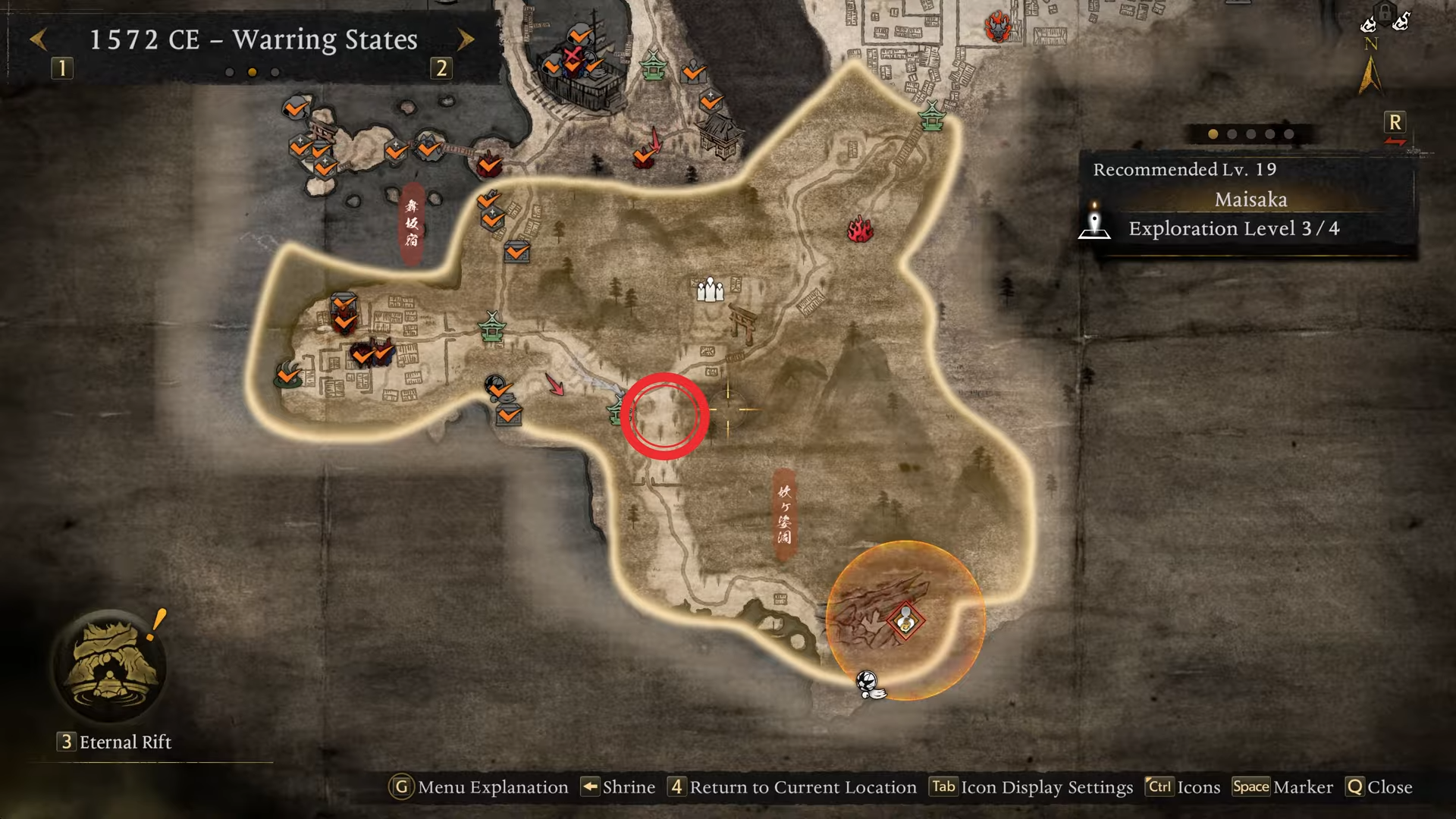This screenshot has width=1456, height=819.
Task: Select the red demon mask marker
Action: pos(998,27)
